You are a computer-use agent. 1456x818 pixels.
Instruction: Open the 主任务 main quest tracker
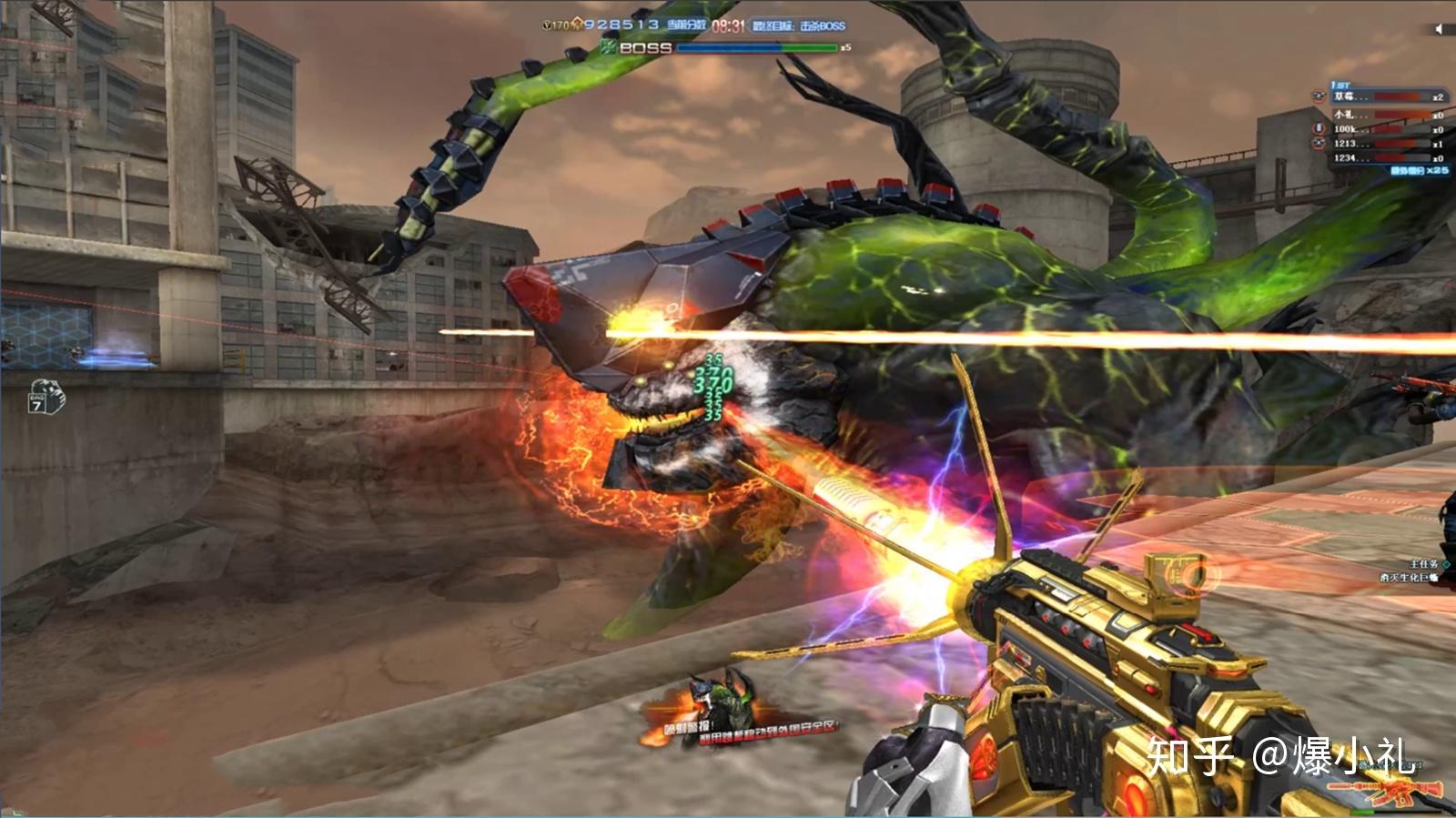point(1423,564)
